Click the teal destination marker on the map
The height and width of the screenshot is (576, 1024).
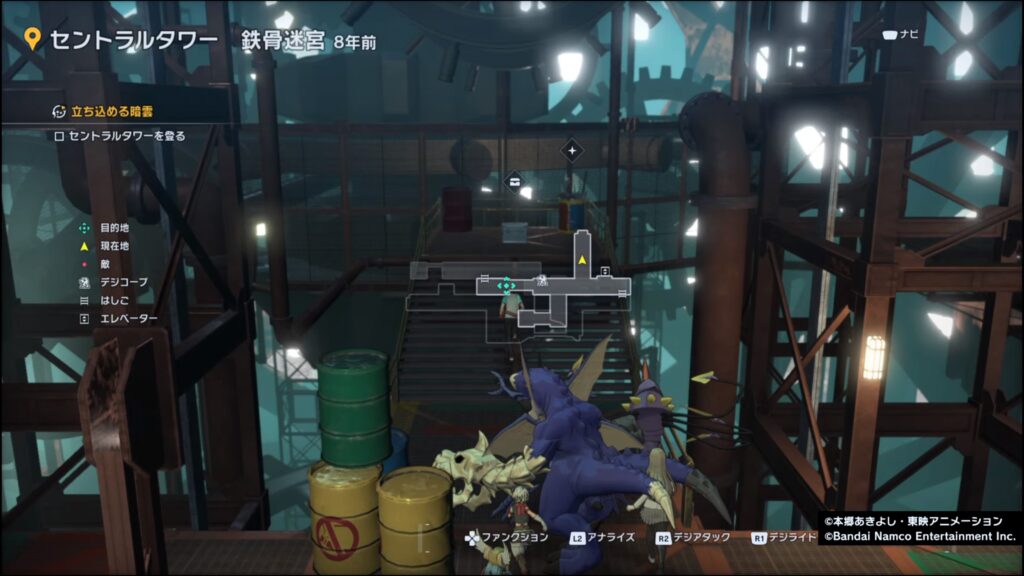tap(506, 285)
